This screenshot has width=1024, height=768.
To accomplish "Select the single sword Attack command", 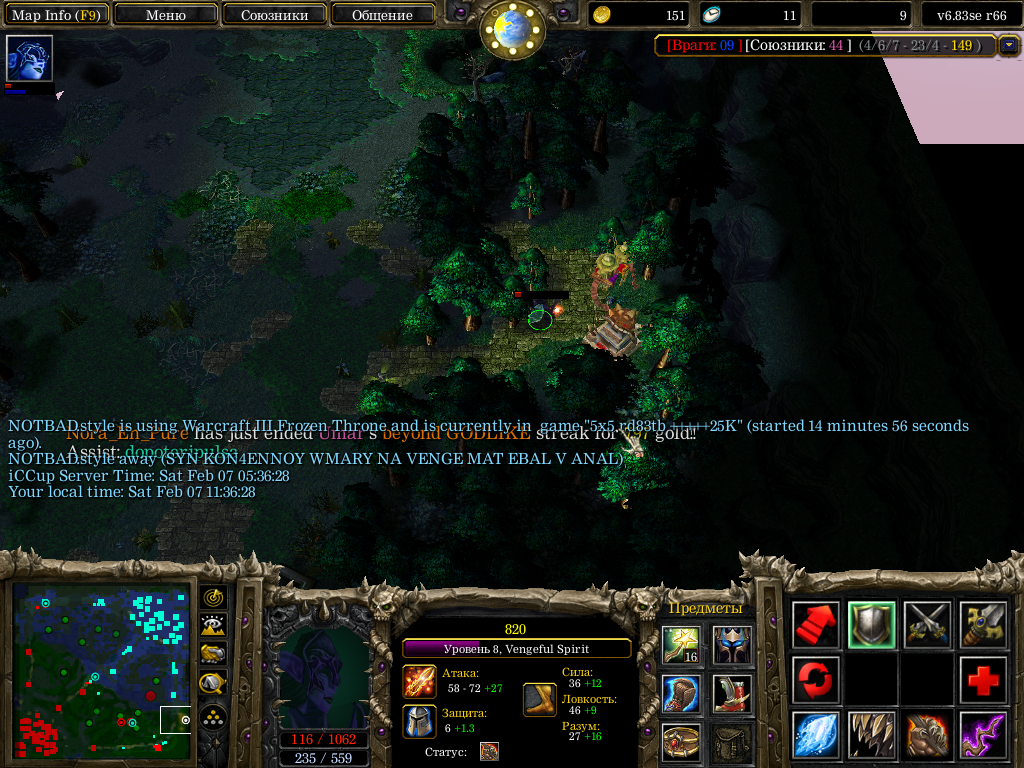I will (984, 625).
